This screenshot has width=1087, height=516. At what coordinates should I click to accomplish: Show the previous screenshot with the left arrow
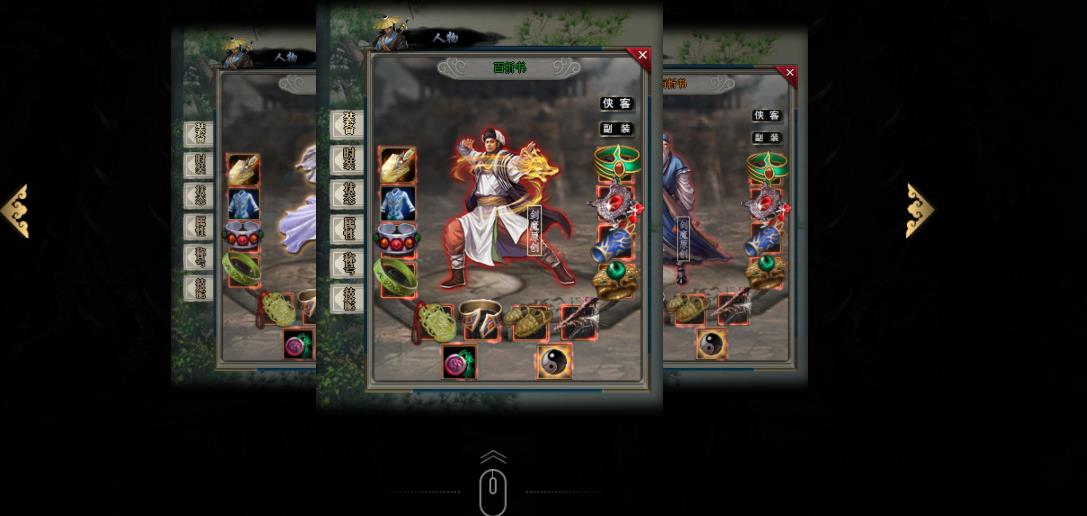15,211
